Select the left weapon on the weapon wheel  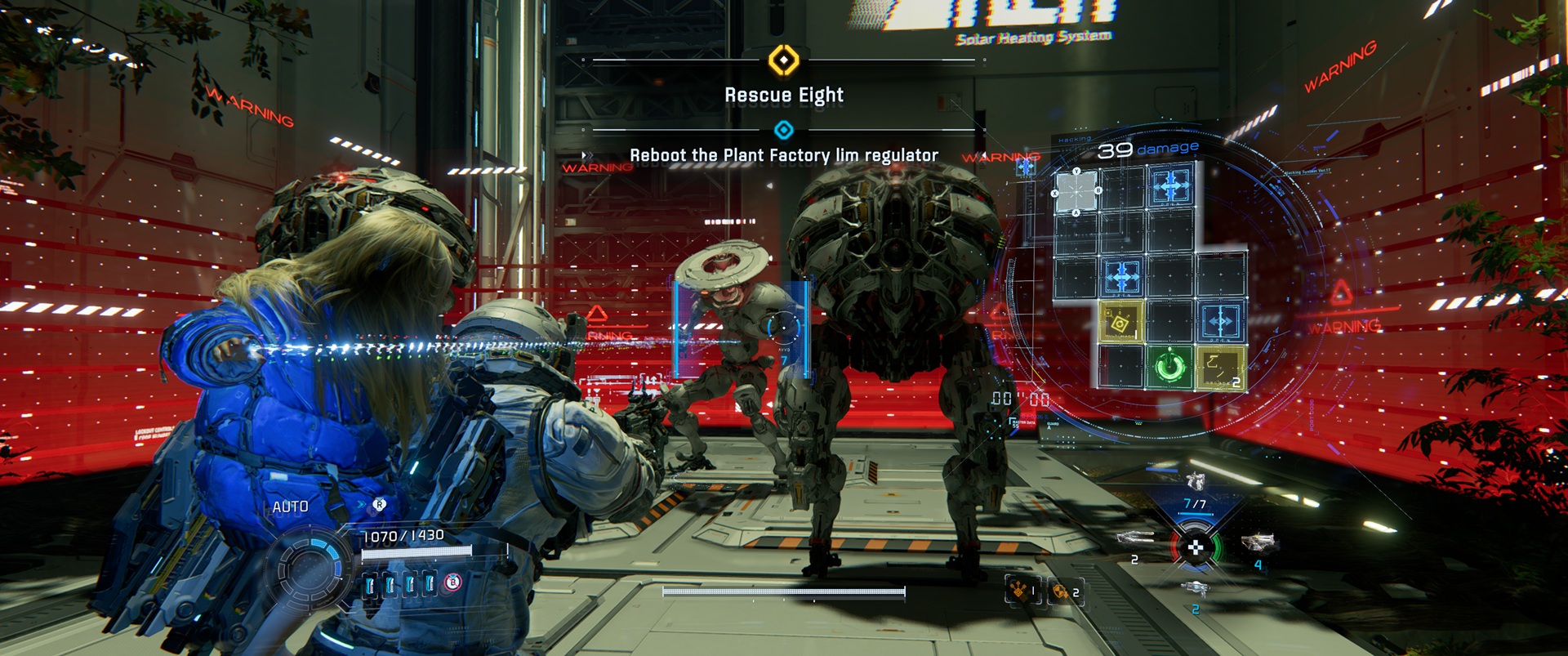[1135, 538]
